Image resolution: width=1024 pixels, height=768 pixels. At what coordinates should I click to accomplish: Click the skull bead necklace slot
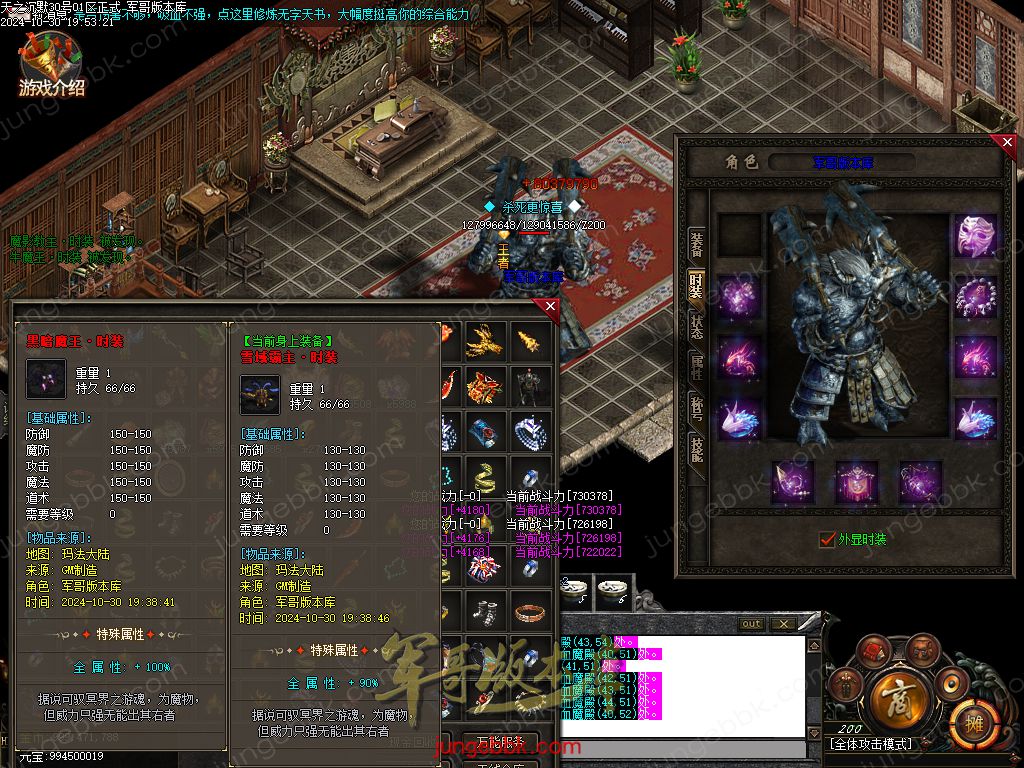(975, 297)
